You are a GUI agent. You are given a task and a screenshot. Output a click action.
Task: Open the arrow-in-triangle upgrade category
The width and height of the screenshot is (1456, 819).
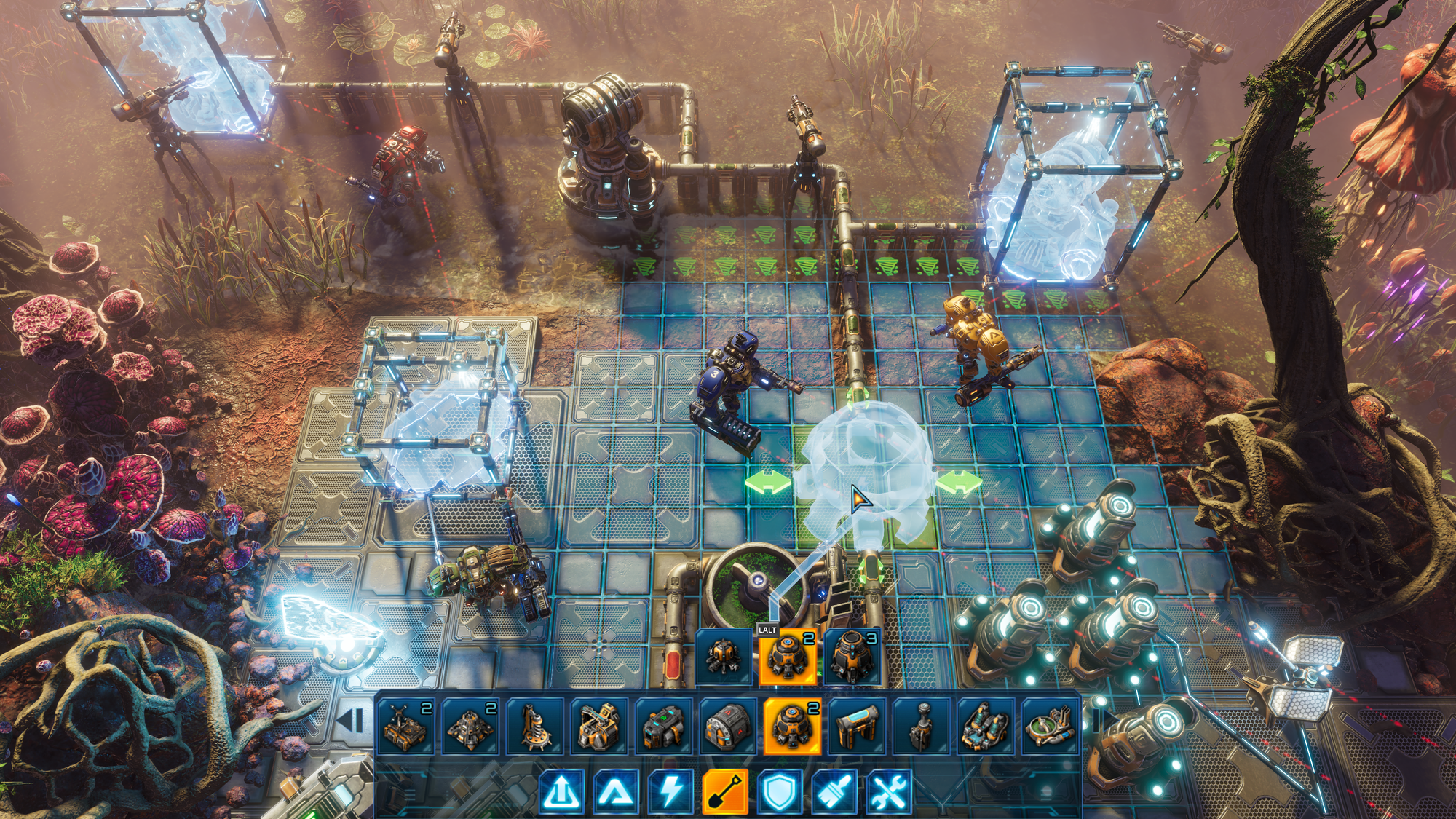click(561, 791)
